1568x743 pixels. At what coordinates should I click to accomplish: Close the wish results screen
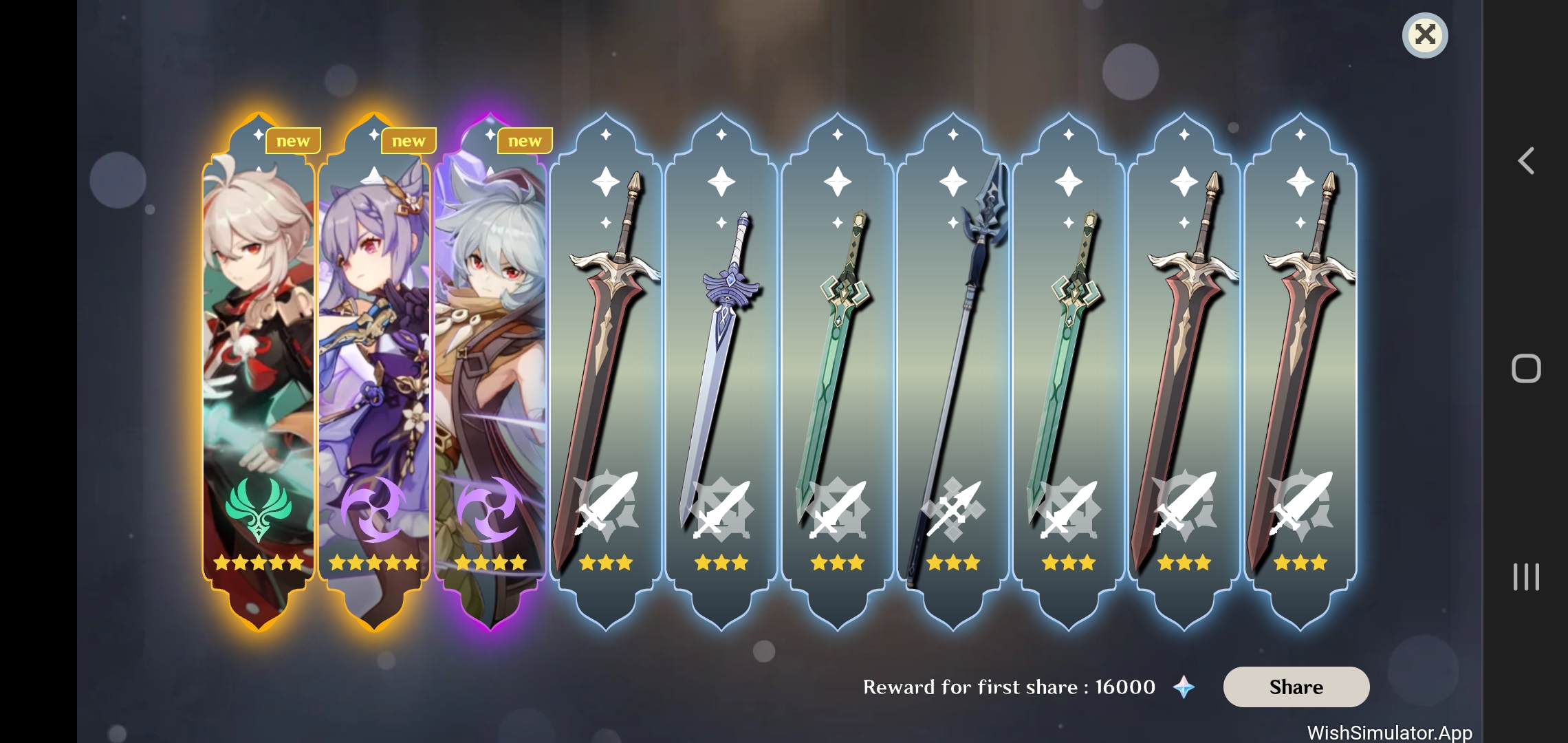(1424, 35)
